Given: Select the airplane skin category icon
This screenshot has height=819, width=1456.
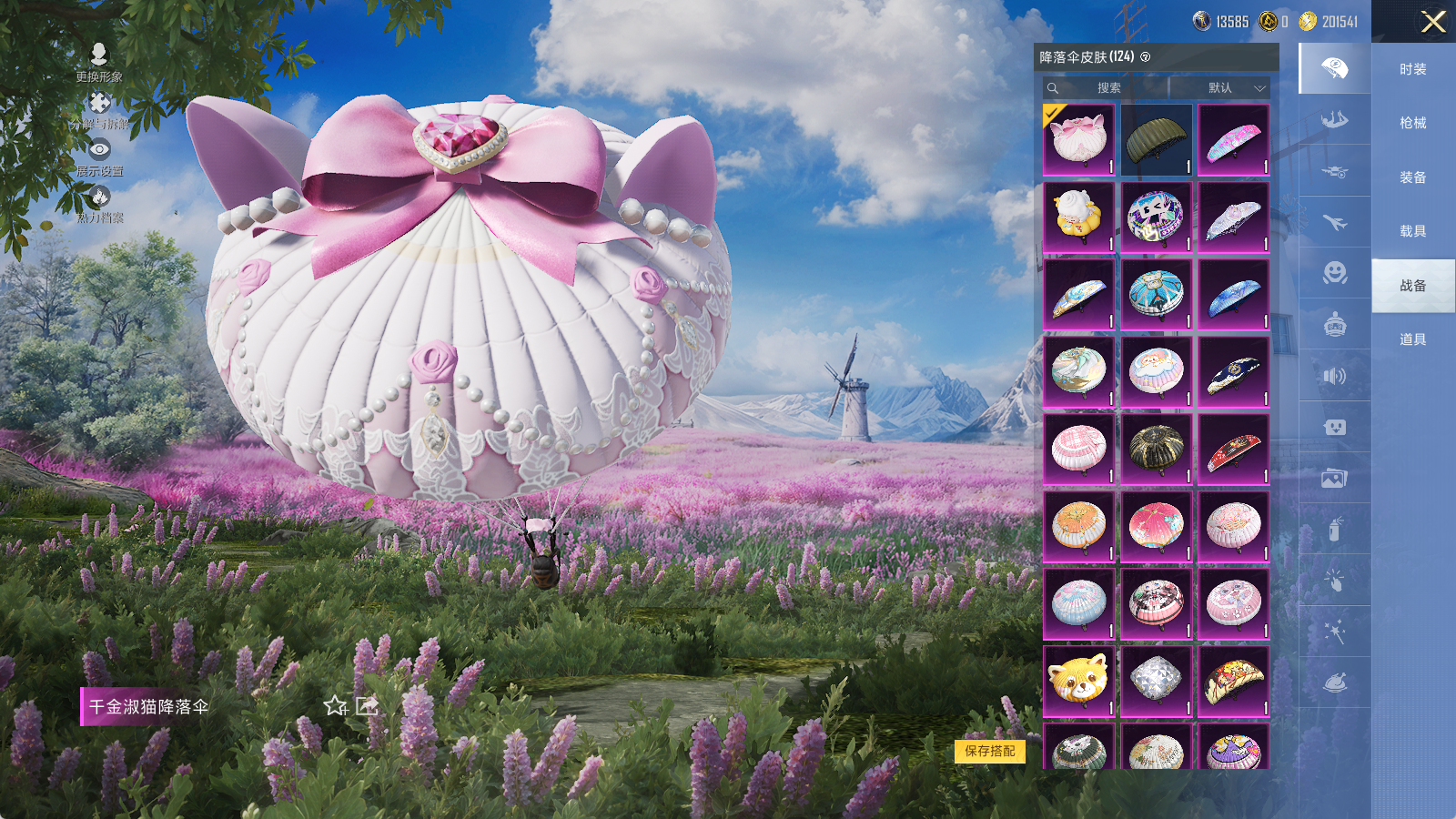Looking at the screenshot, I should 1334,222.
